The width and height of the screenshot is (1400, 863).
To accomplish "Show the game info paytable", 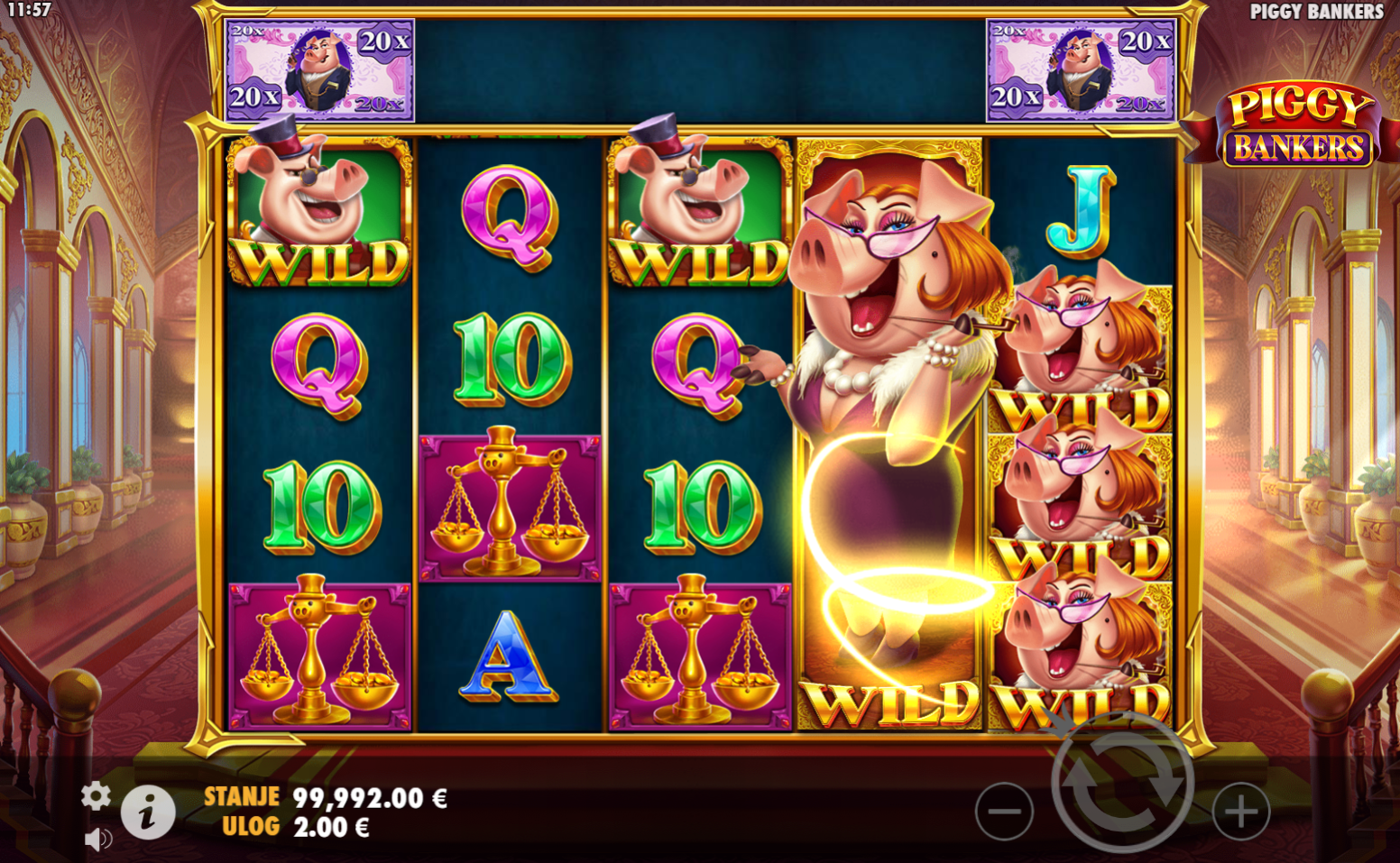I will pos(148,812).
